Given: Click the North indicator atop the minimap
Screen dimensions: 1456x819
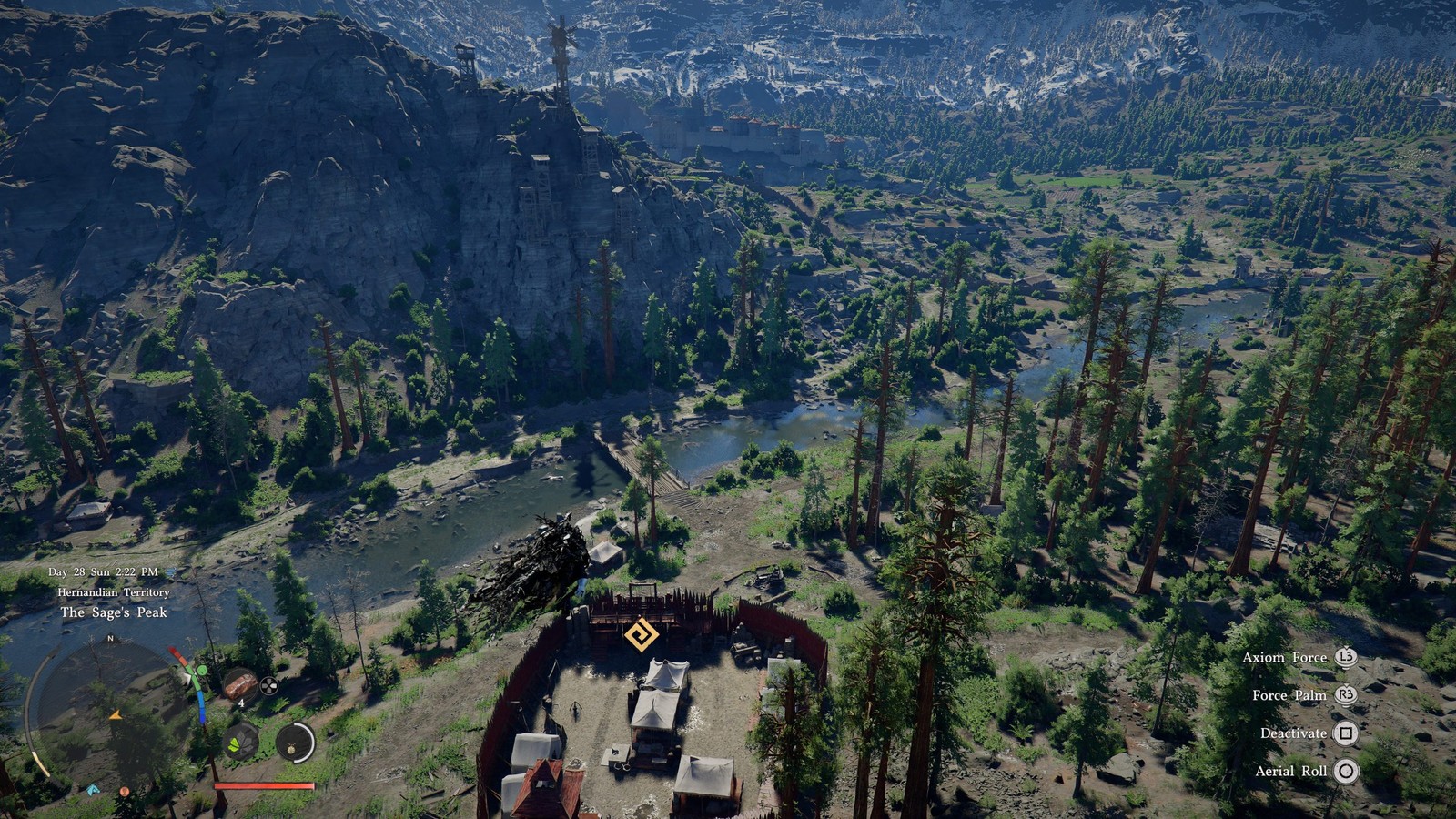Looking at the screenshot, I should 111,639.
